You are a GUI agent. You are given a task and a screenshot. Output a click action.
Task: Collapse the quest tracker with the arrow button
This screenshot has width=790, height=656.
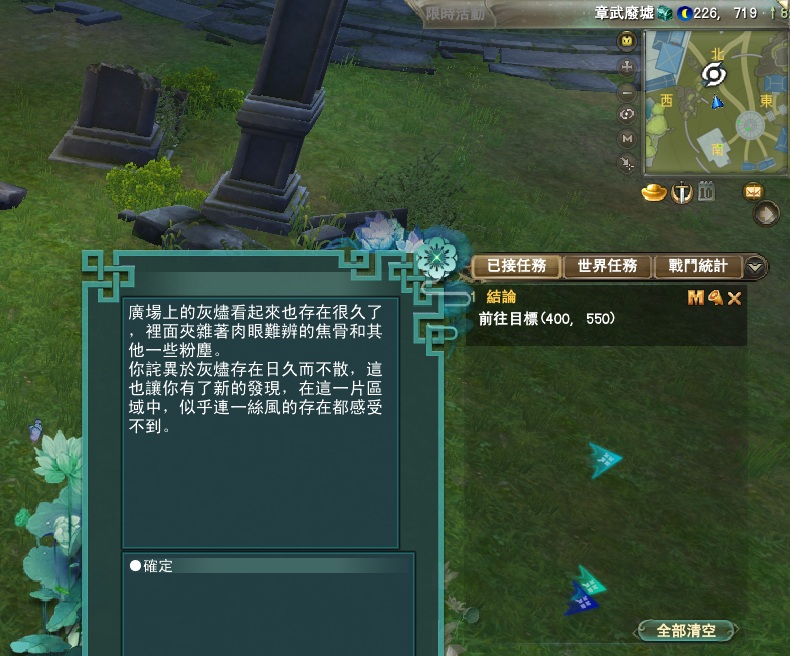pyautogui.click(x=756, y=266)
